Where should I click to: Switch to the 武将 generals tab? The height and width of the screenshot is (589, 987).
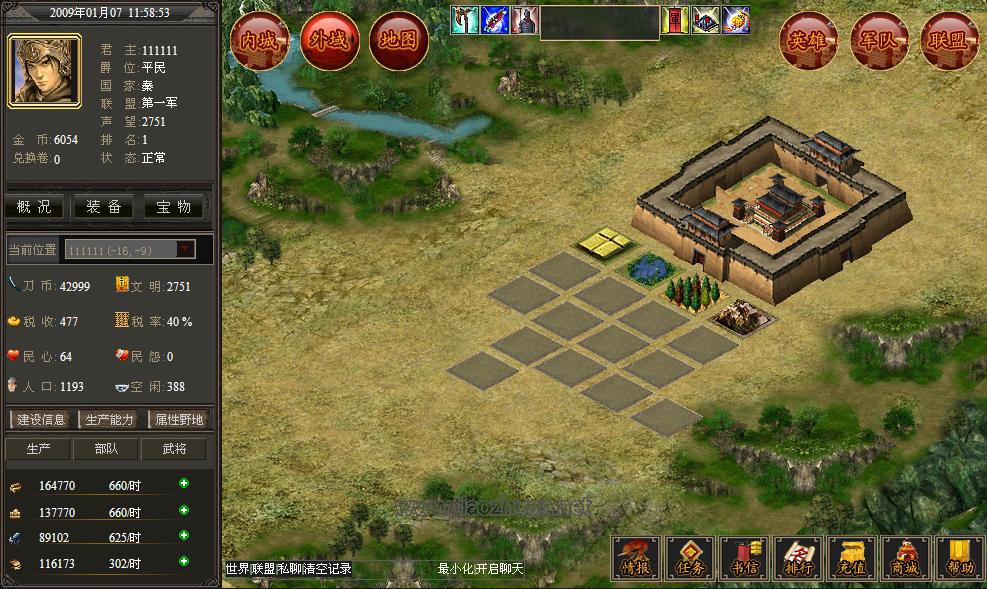click(x=174, y=449)
